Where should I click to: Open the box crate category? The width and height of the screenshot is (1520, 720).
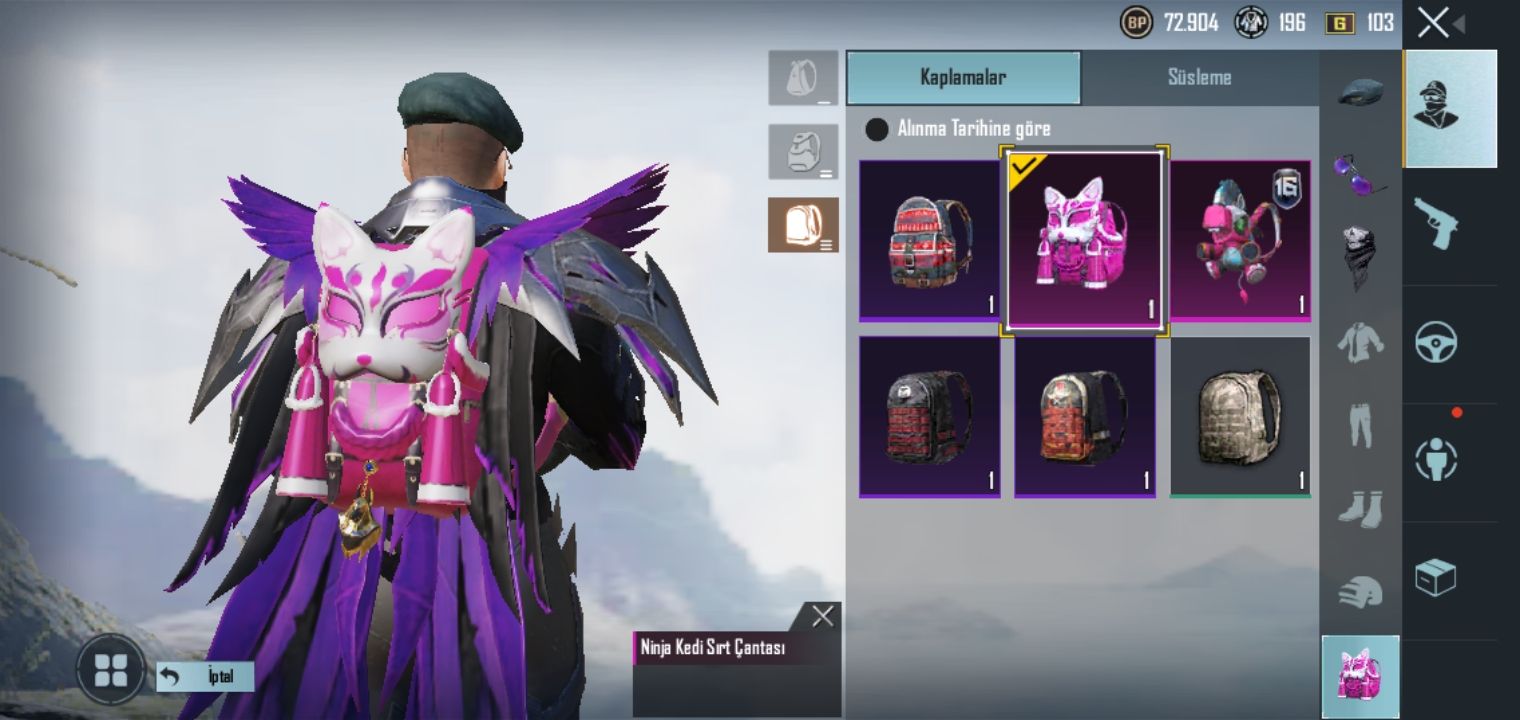point(1435,577)
